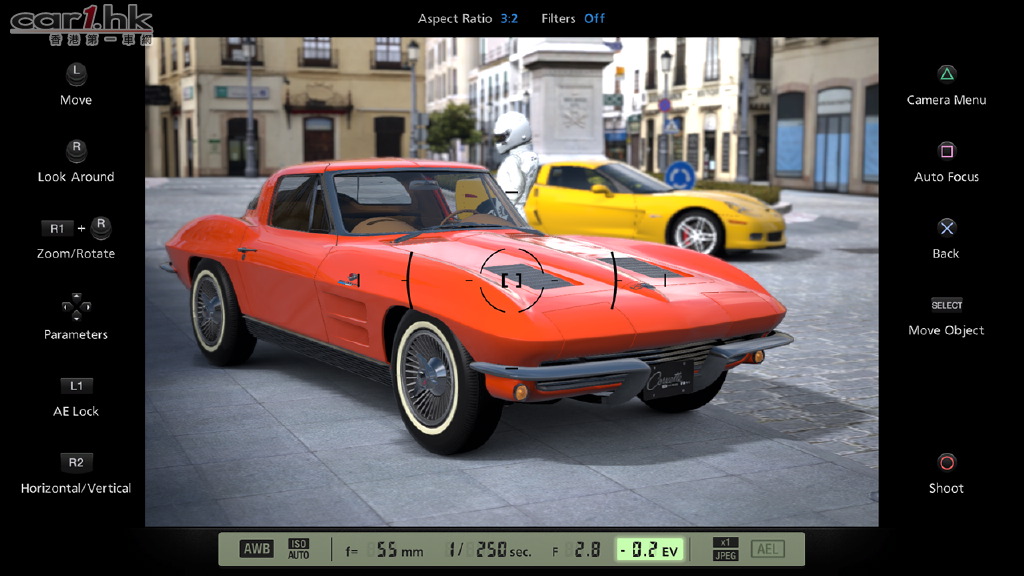Select the 55 mm focal length setting
Image resolution: width=1024 pixels, height=576 pixels.
click(x=386, y=550)
